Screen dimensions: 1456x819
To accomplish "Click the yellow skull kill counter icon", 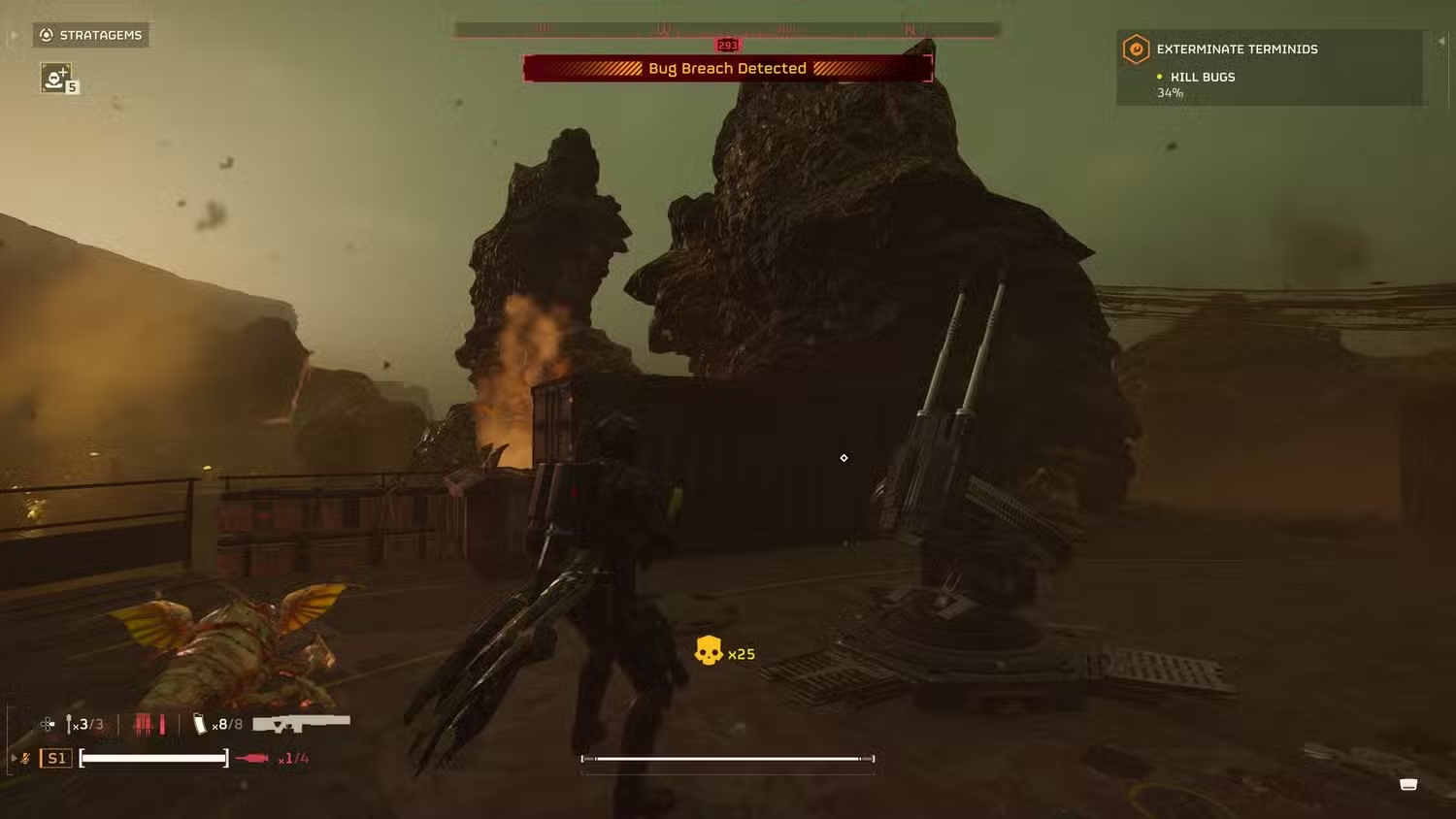I will click(x=709, y=651).
